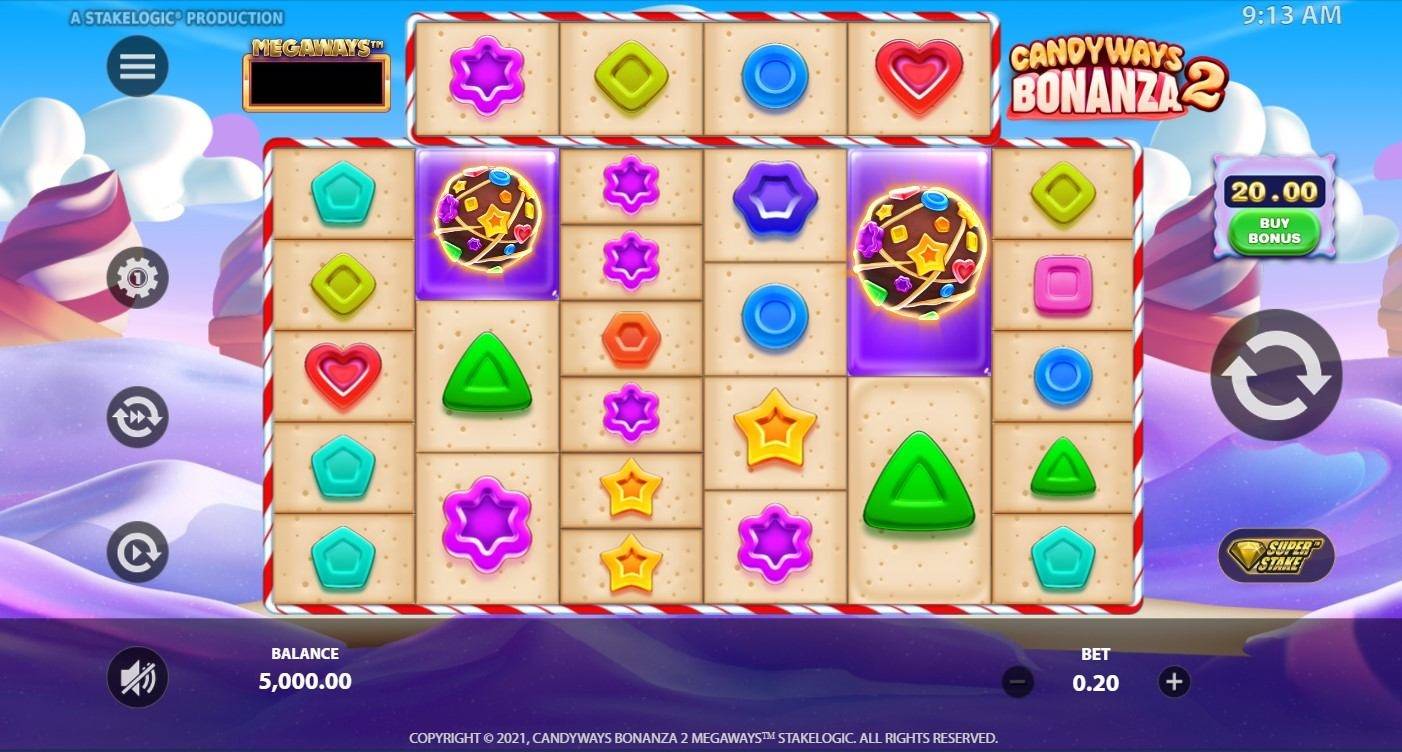Click the BET amount 0.20
The width and height of the screenshot is (1402, 752).
coord(1096,681)
